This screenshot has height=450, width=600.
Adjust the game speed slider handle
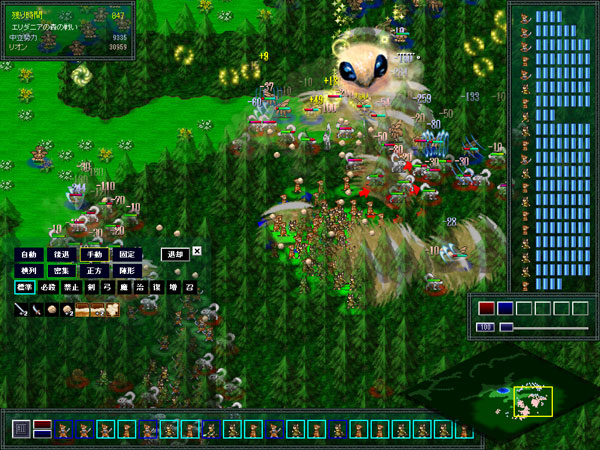(507, 327)
